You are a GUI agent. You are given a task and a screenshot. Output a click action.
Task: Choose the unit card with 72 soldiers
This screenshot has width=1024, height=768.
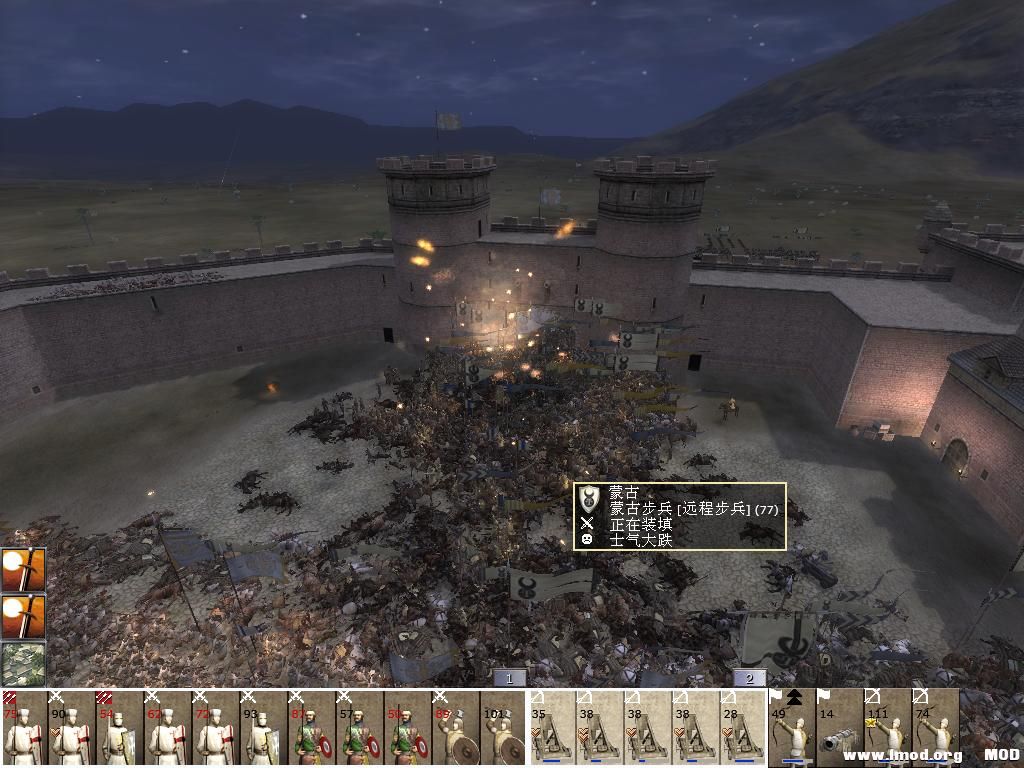(x=216, y=728)
